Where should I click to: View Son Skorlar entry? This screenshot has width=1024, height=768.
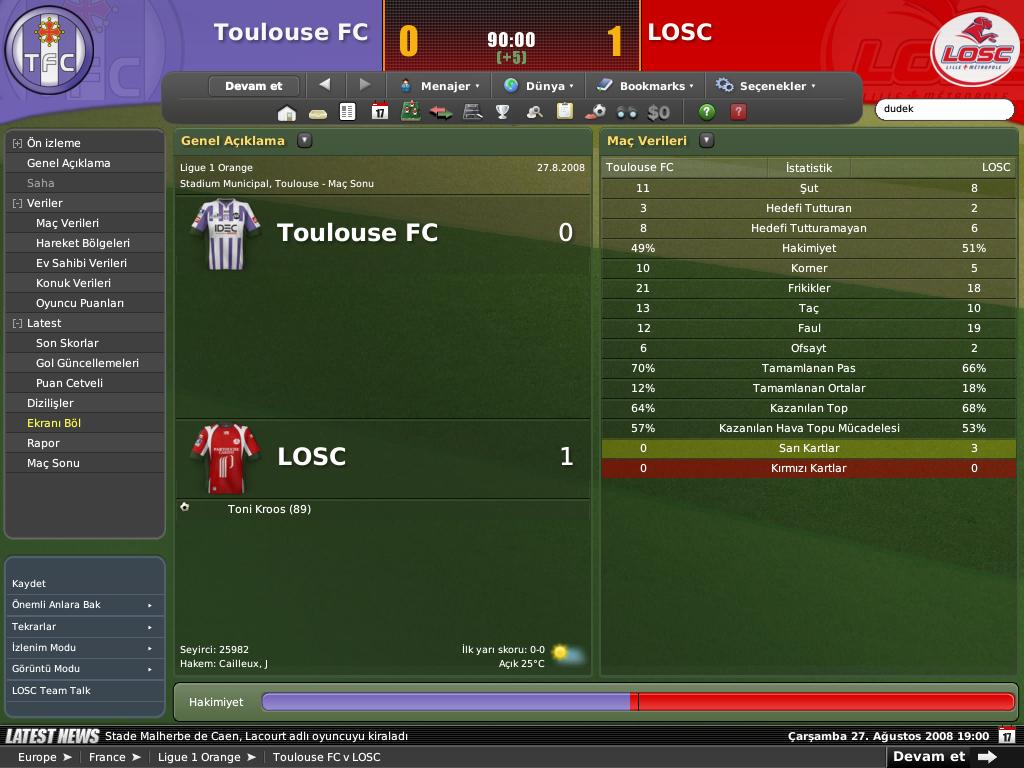pyautogui.click(x=67, y=343)
